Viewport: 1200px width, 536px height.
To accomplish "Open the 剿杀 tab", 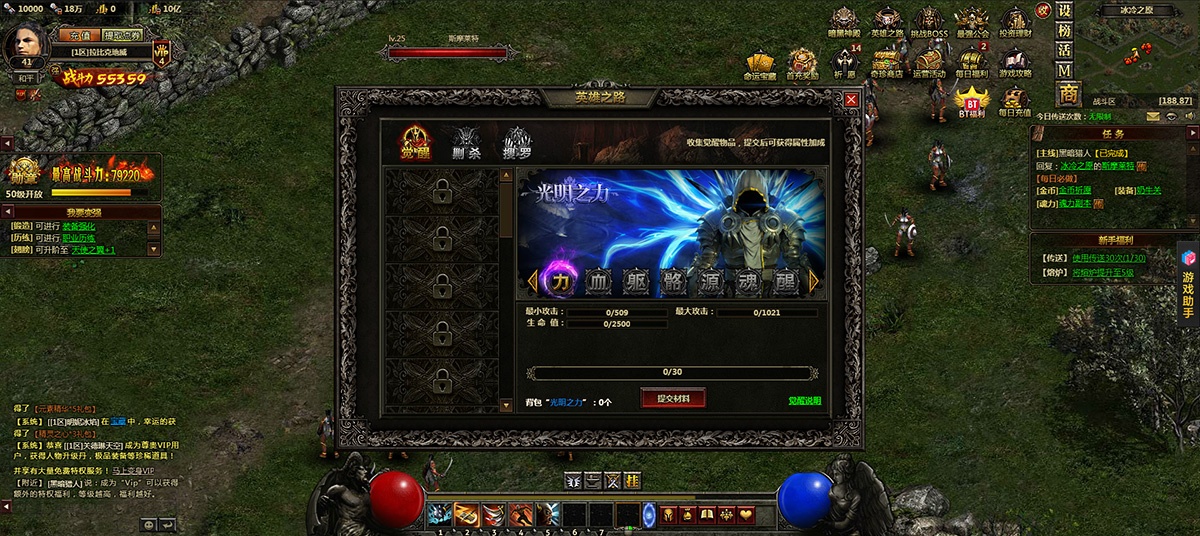I will coord(466,143).
